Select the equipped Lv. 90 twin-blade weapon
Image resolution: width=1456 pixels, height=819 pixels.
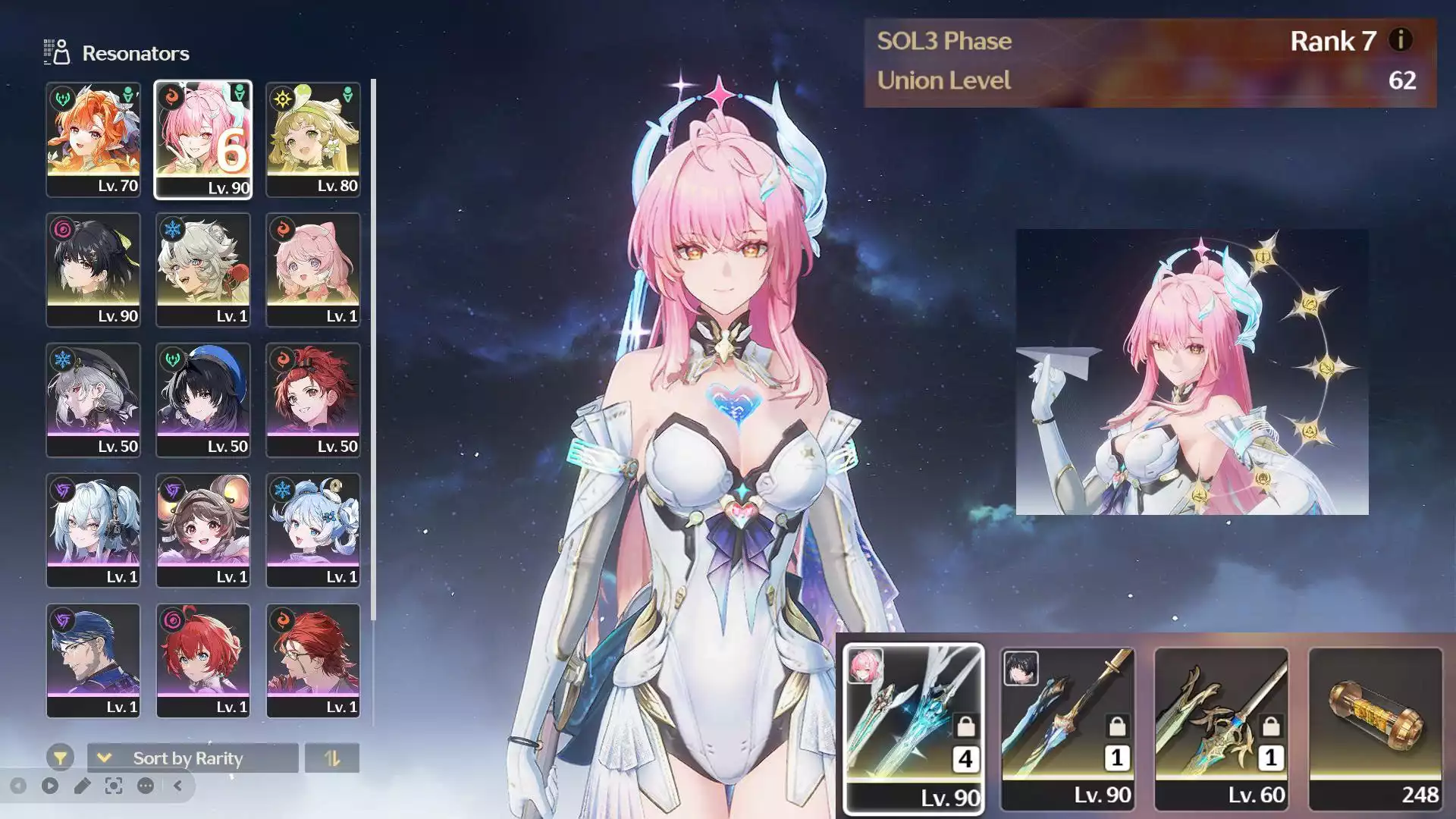click(x=913, y=728)
